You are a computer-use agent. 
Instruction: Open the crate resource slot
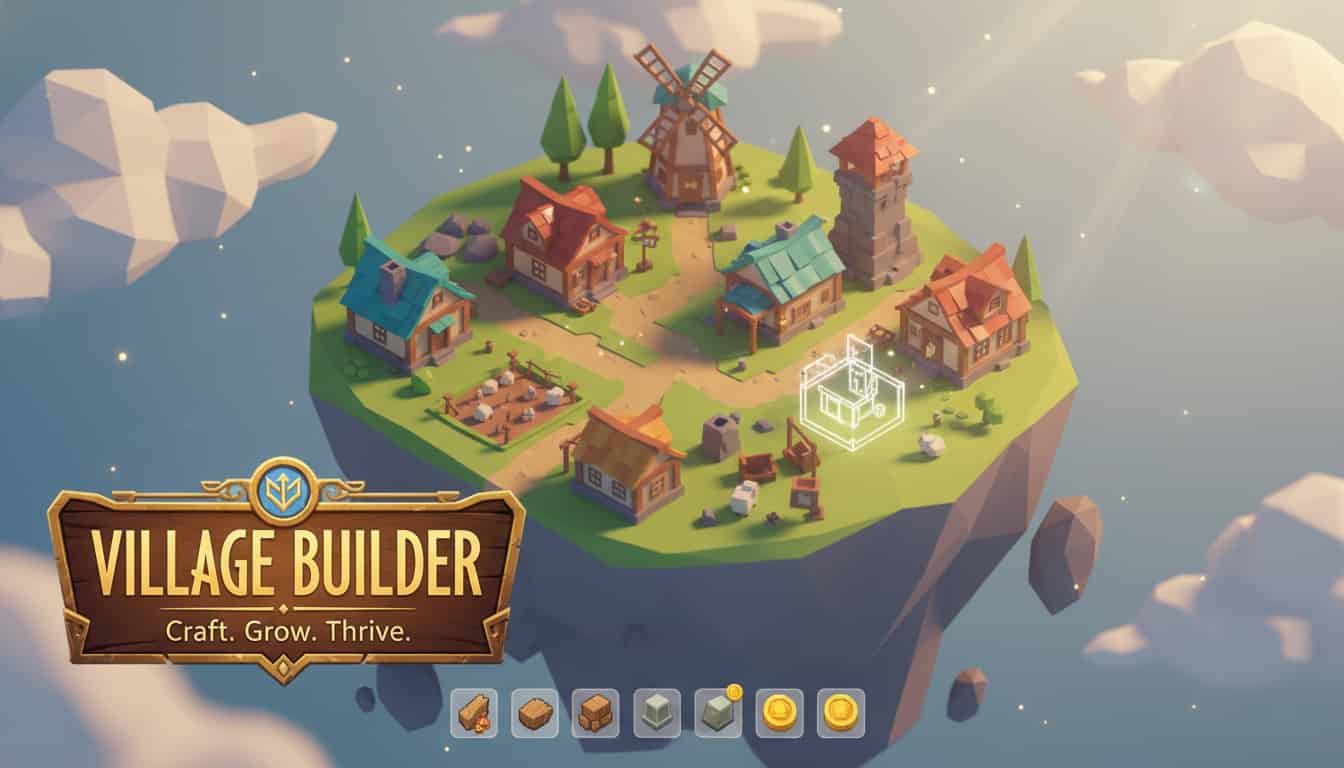pyautogui.click(x=594, y=713)
